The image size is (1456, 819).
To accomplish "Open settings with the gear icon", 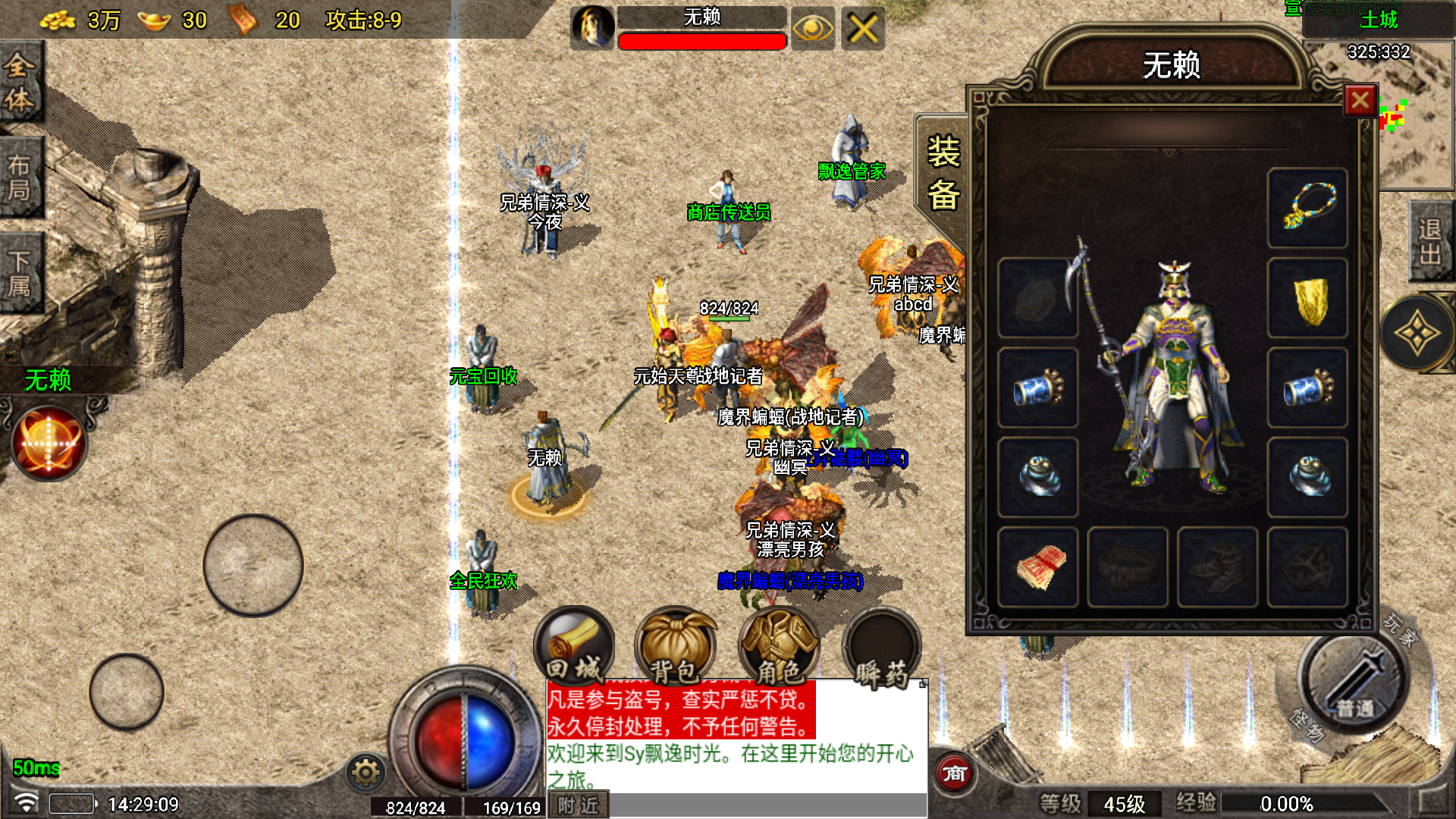I will click(366, 773).
